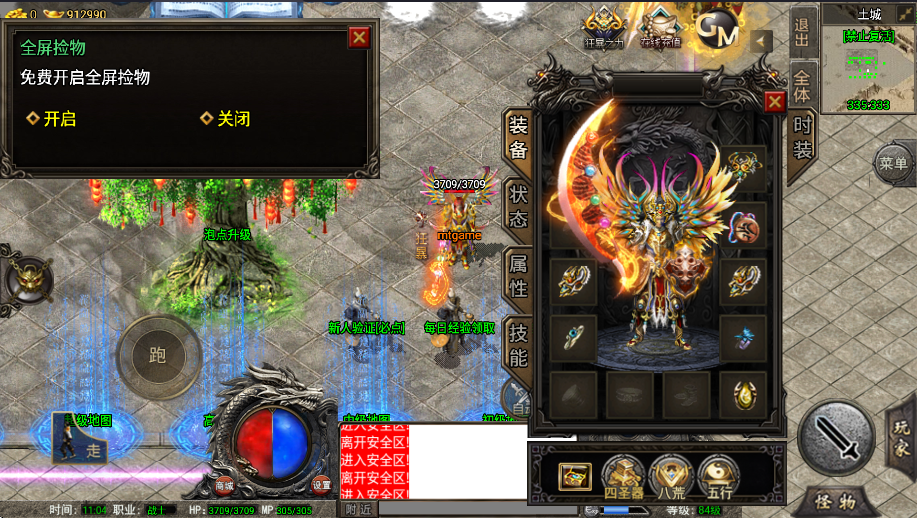Open the 狂暴之力 icon
Image resolution: width=917 pixels, height=518 pixels.
click(x=604, y=29)
